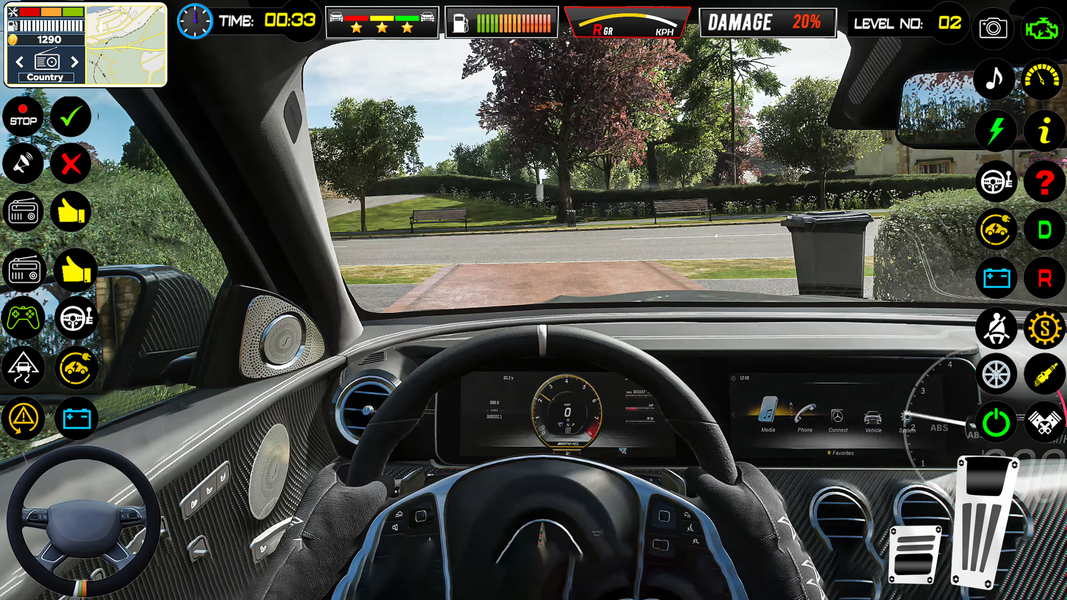
Task: Tap the tall gas pedal
Action: pyautogui.click(x=984, y=520)
